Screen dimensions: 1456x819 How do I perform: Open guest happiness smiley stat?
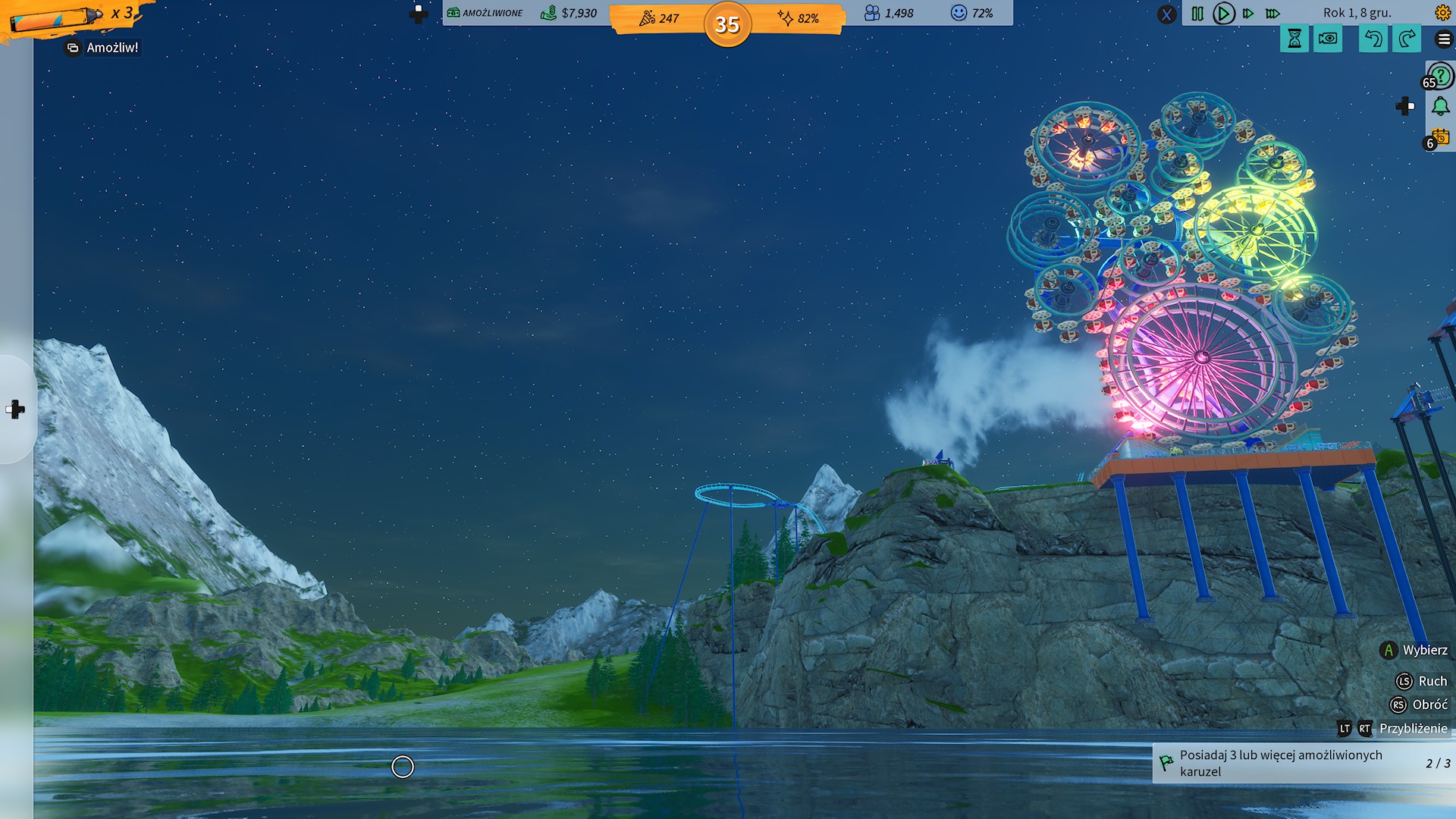[971, 13]
